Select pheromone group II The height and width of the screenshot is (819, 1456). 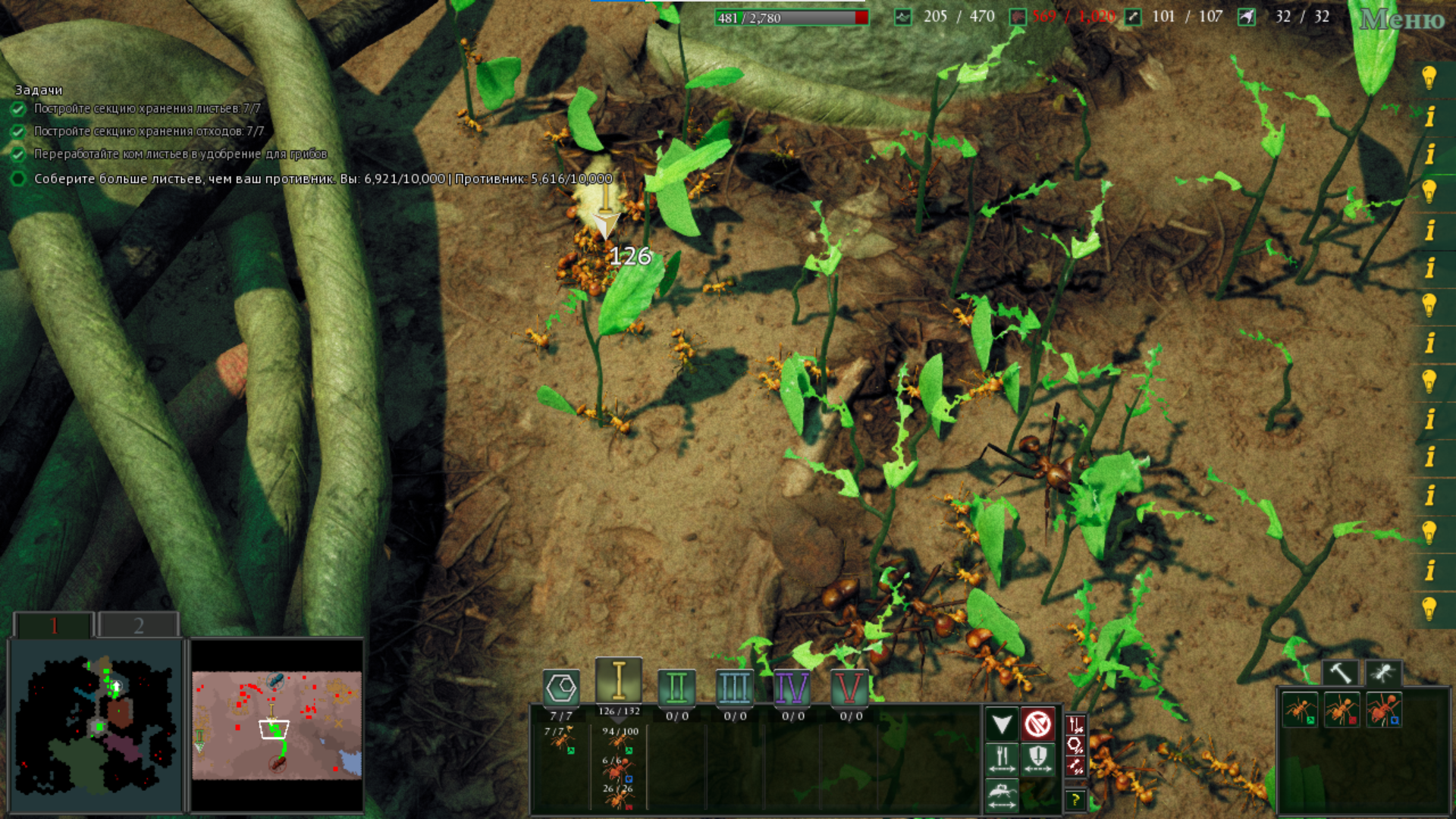pos(676,688)
